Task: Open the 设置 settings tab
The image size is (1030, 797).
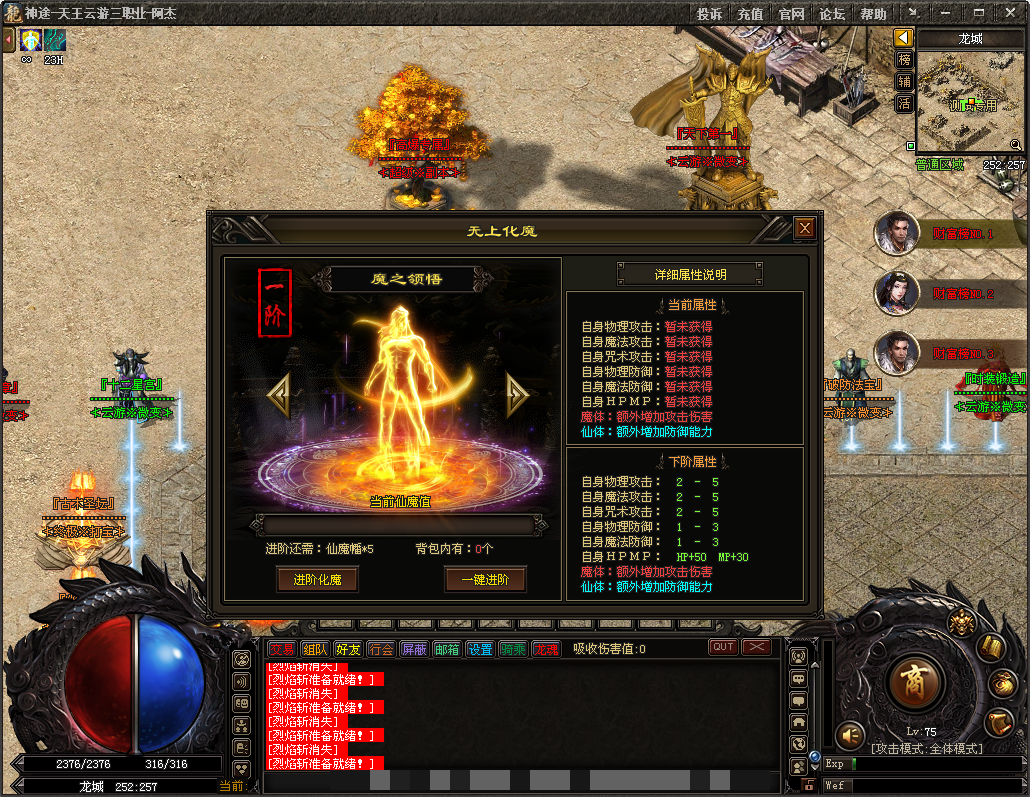Action: (480, 649)
